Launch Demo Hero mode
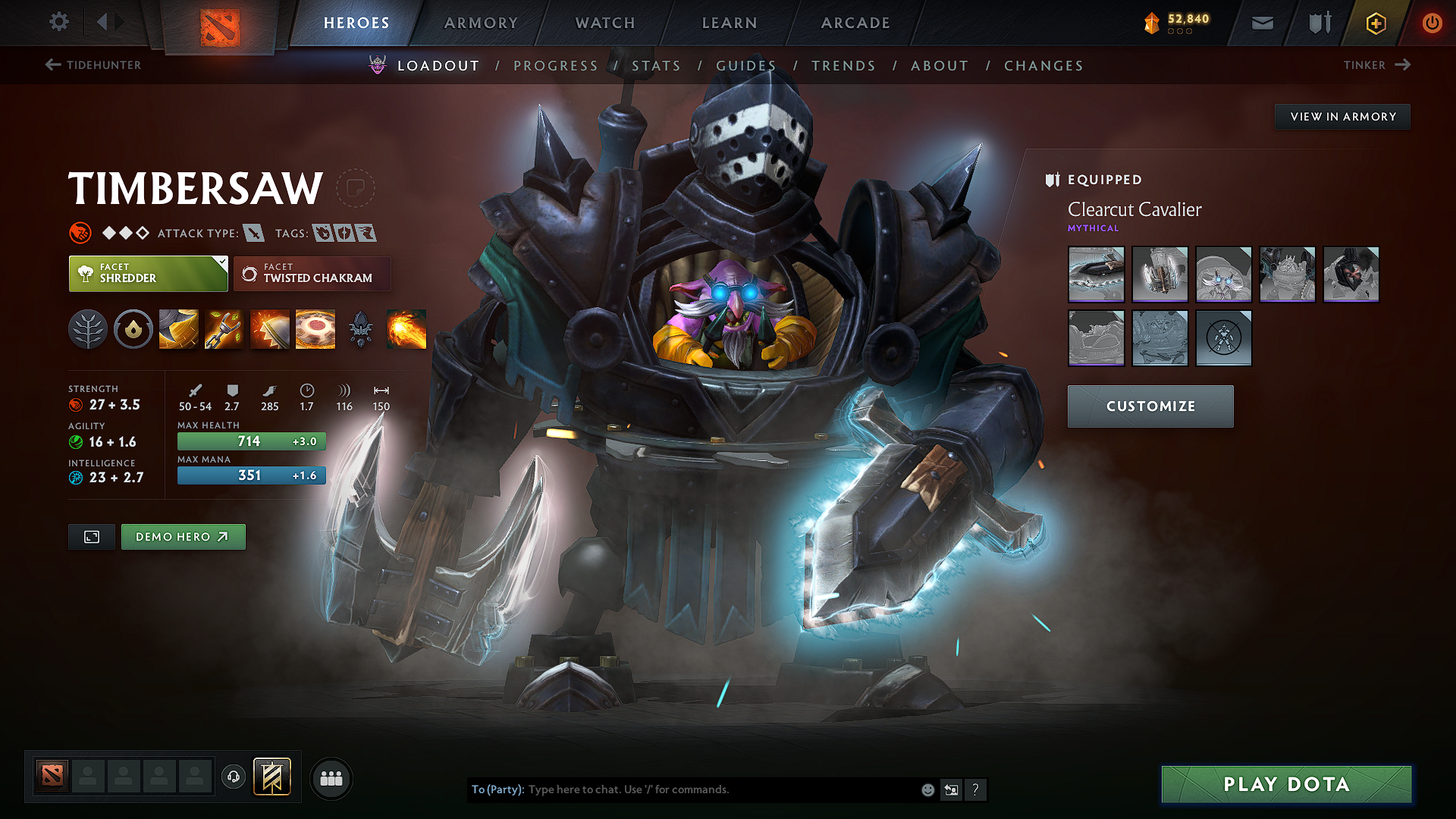The width and height of the screenshot is (1456, 819). pyautogui.click(x=183, y=537)
